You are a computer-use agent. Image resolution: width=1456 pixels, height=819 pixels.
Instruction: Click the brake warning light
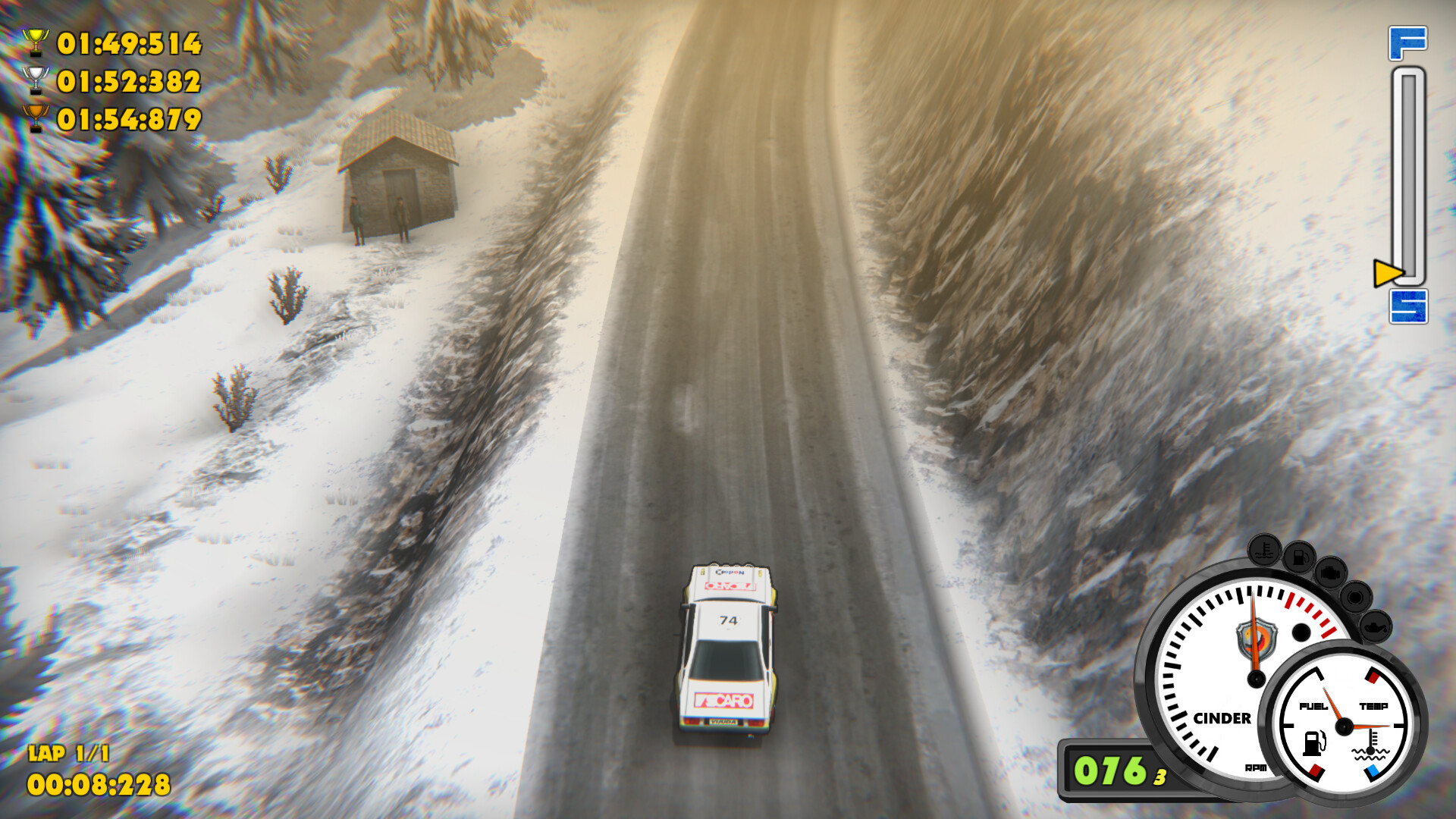pyautogui.click(x=1355, y=598)
